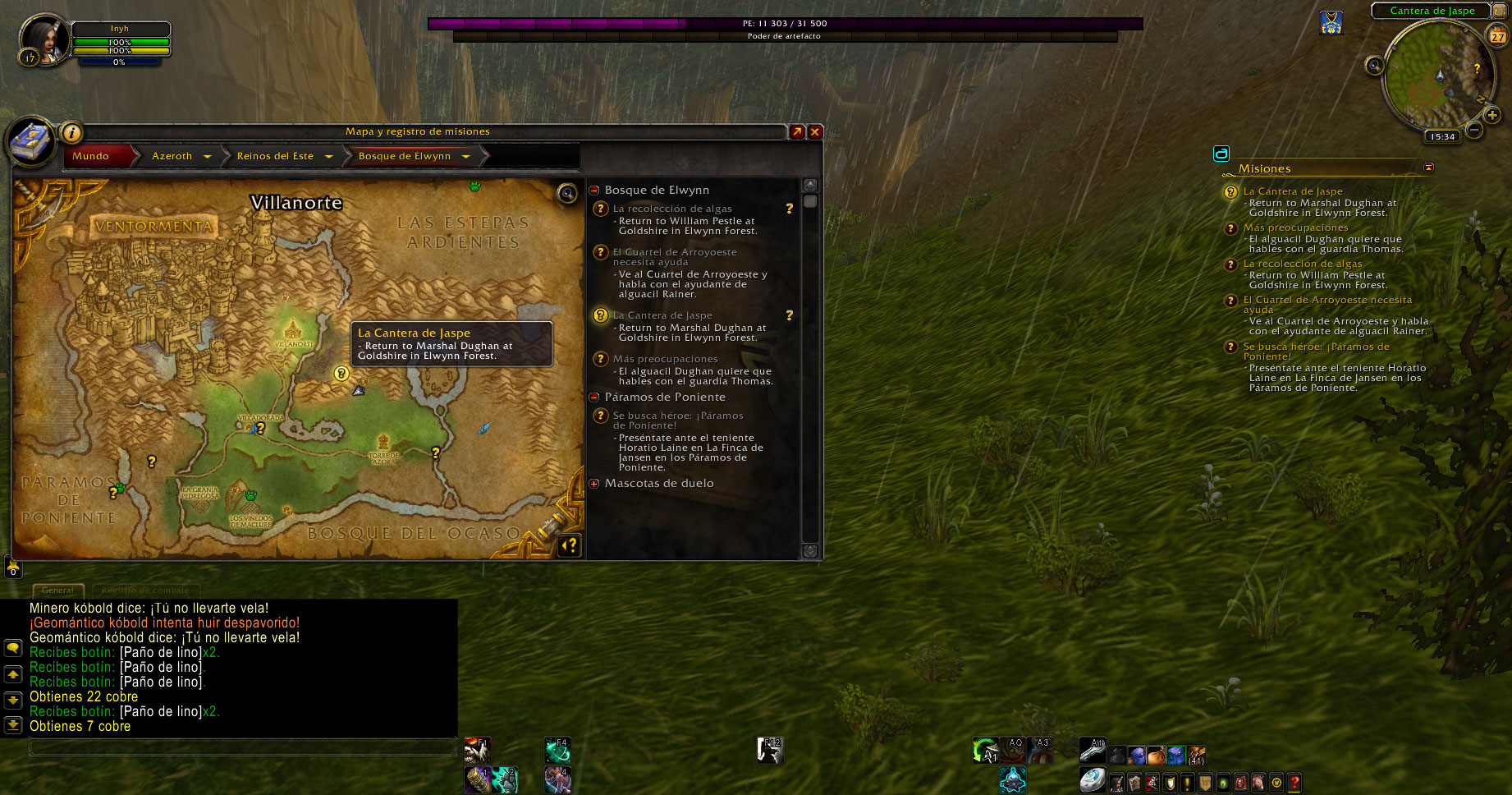Viewport: 1512px width, 795px height.
Task: Select La recolección de algas quest entry
Action: click(671, 209)
